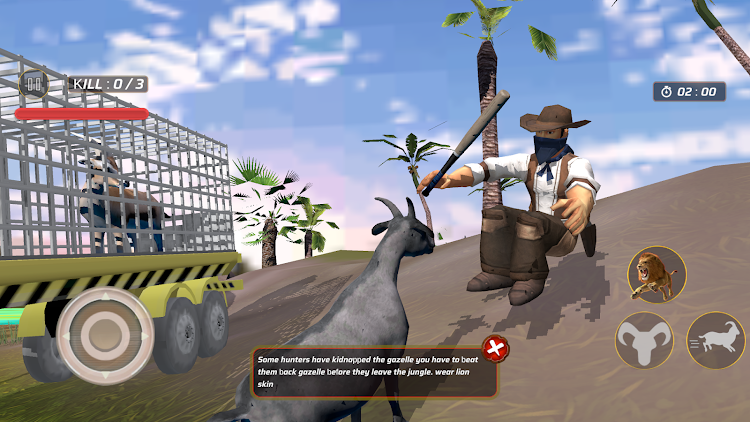This screenshot has width=750, height=422.
Task: Close the hunter mission hint popup
Action: [x=496, y=349]
